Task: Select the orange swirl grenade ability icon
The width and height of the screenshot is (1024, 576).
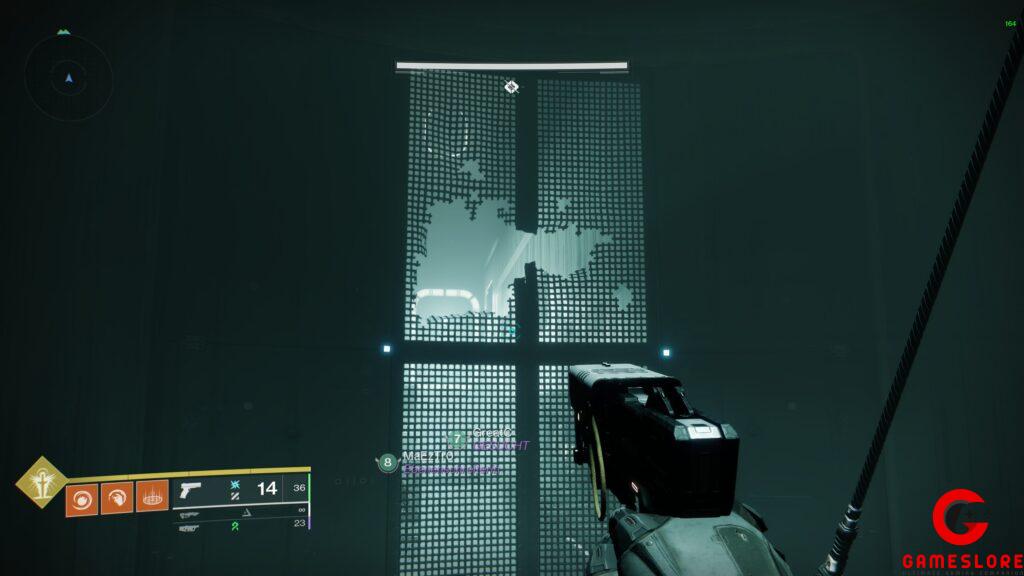Action: click(81, 496)
